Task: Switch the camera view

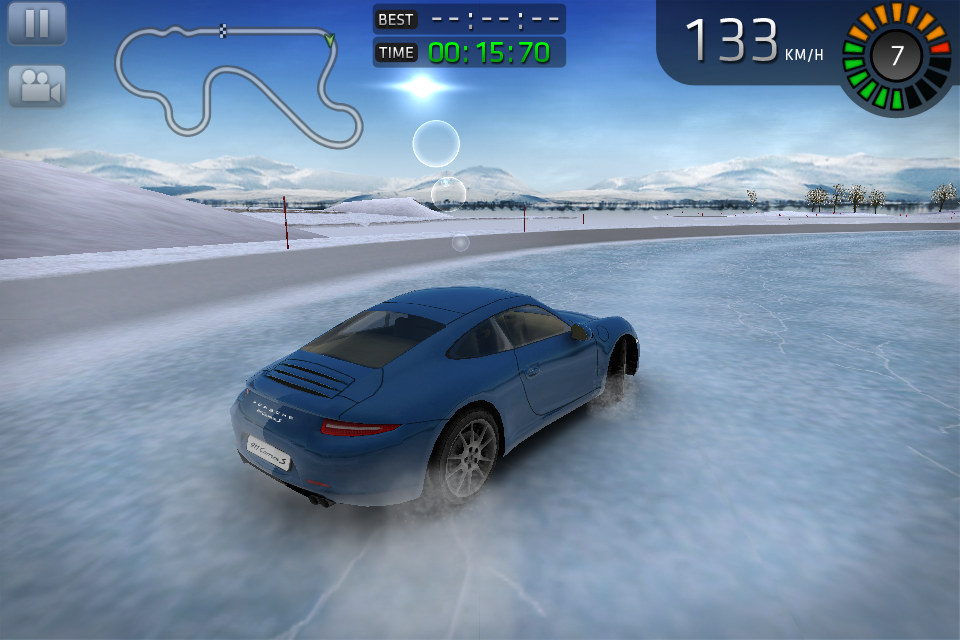Action: 37,87
